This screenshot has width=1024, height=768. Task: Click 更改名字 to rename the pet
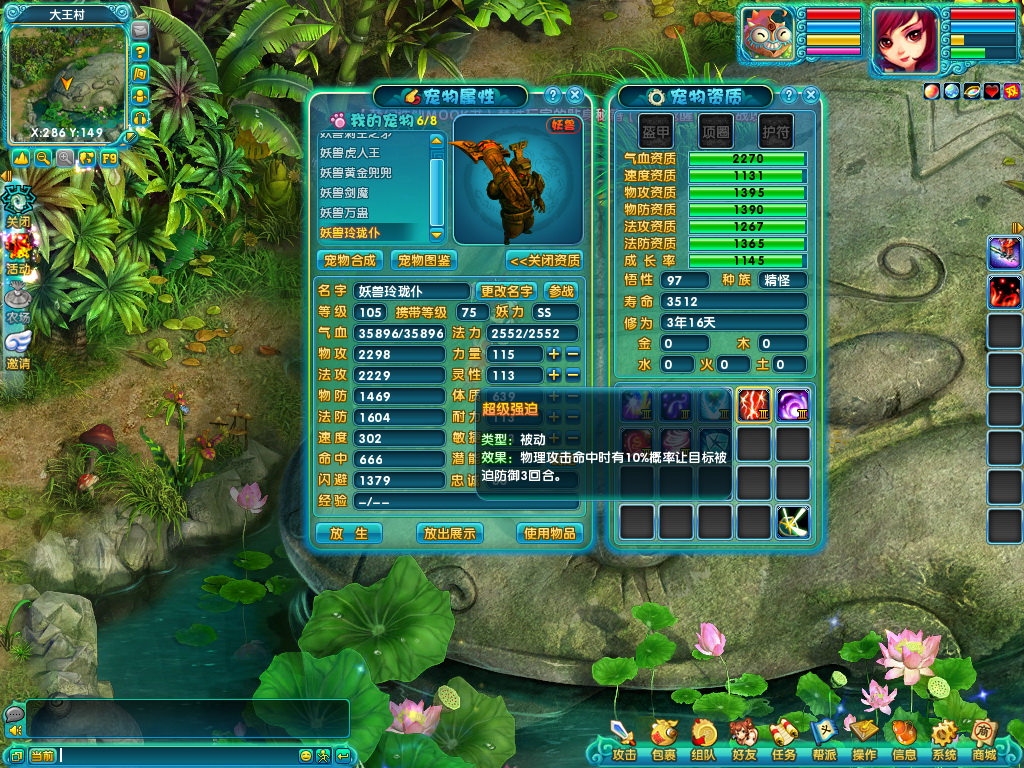507,291
